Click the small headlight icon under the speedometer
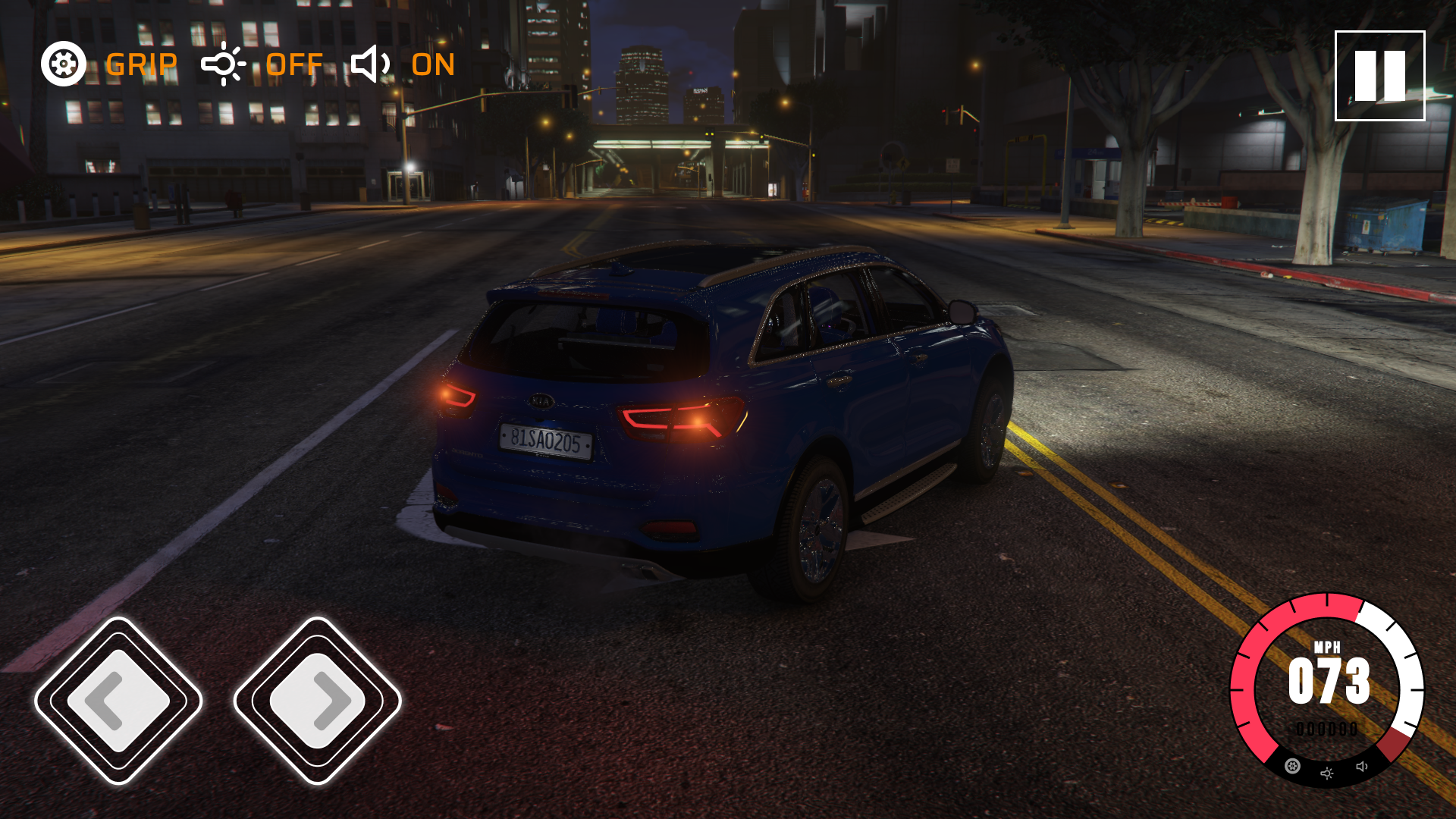Screen dimensions: 1456x819 pos(1327,773)
